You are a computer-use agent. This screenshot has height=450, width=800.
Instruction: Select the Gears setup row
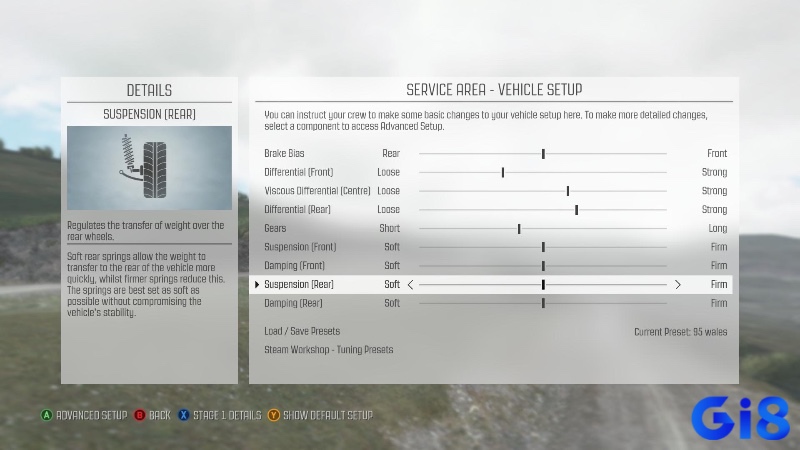[275, 229]
